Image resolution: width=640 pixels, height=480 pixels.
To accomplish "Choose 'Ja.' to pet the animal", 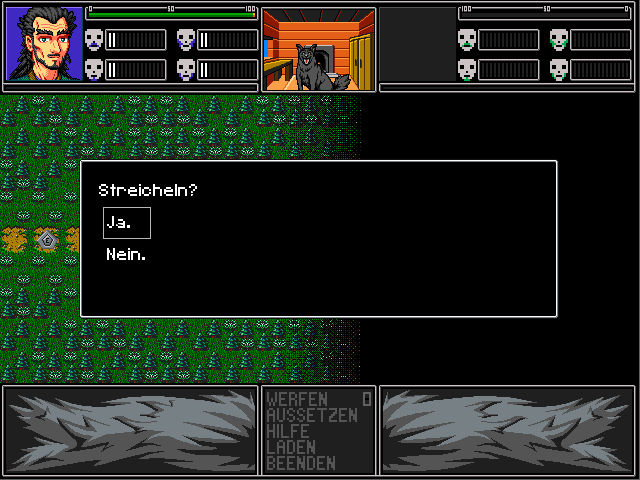I will point(126,223).
